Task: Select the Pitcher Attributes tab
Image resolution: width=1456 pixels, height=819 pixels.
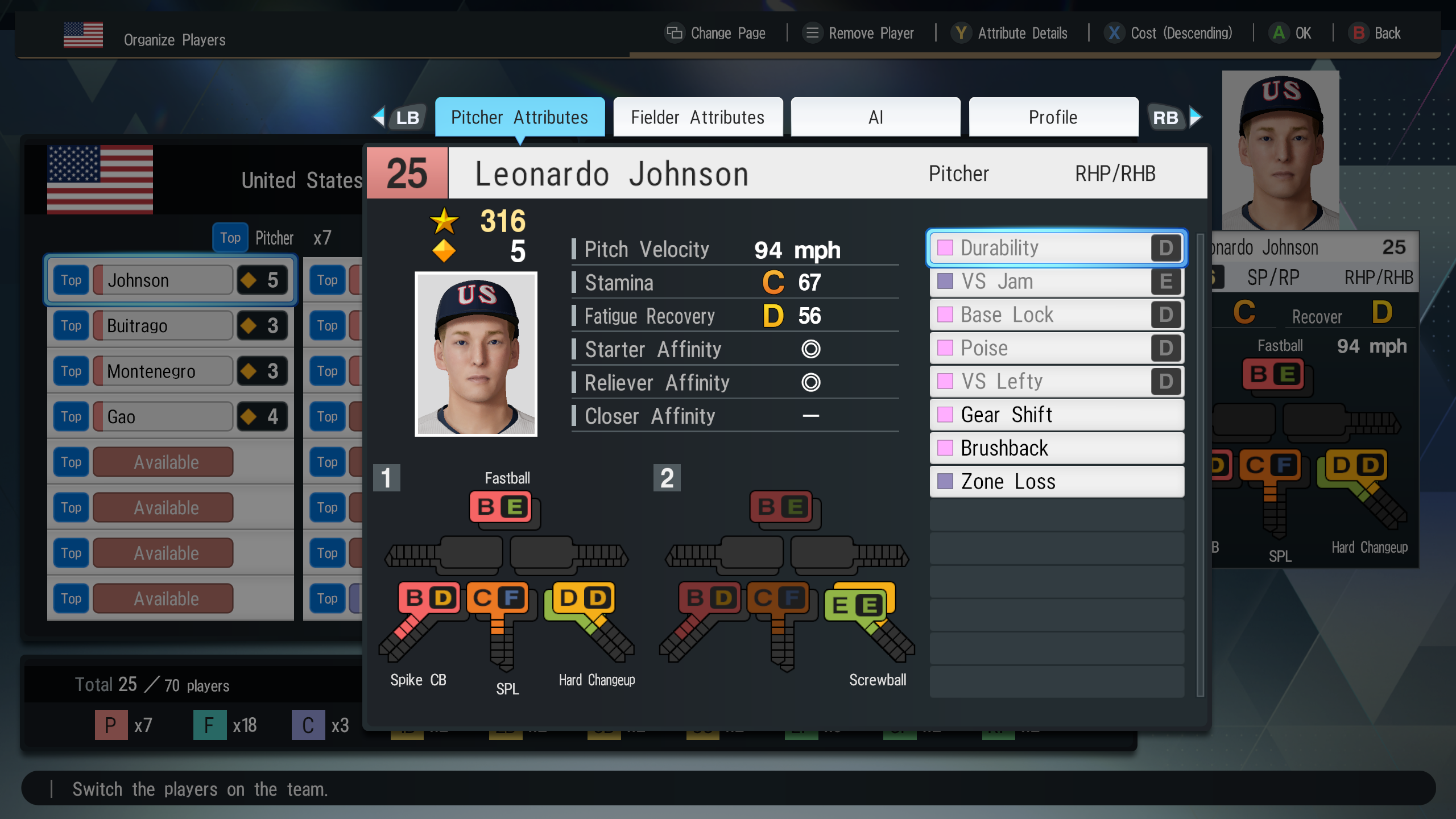Action: point(519,117)
